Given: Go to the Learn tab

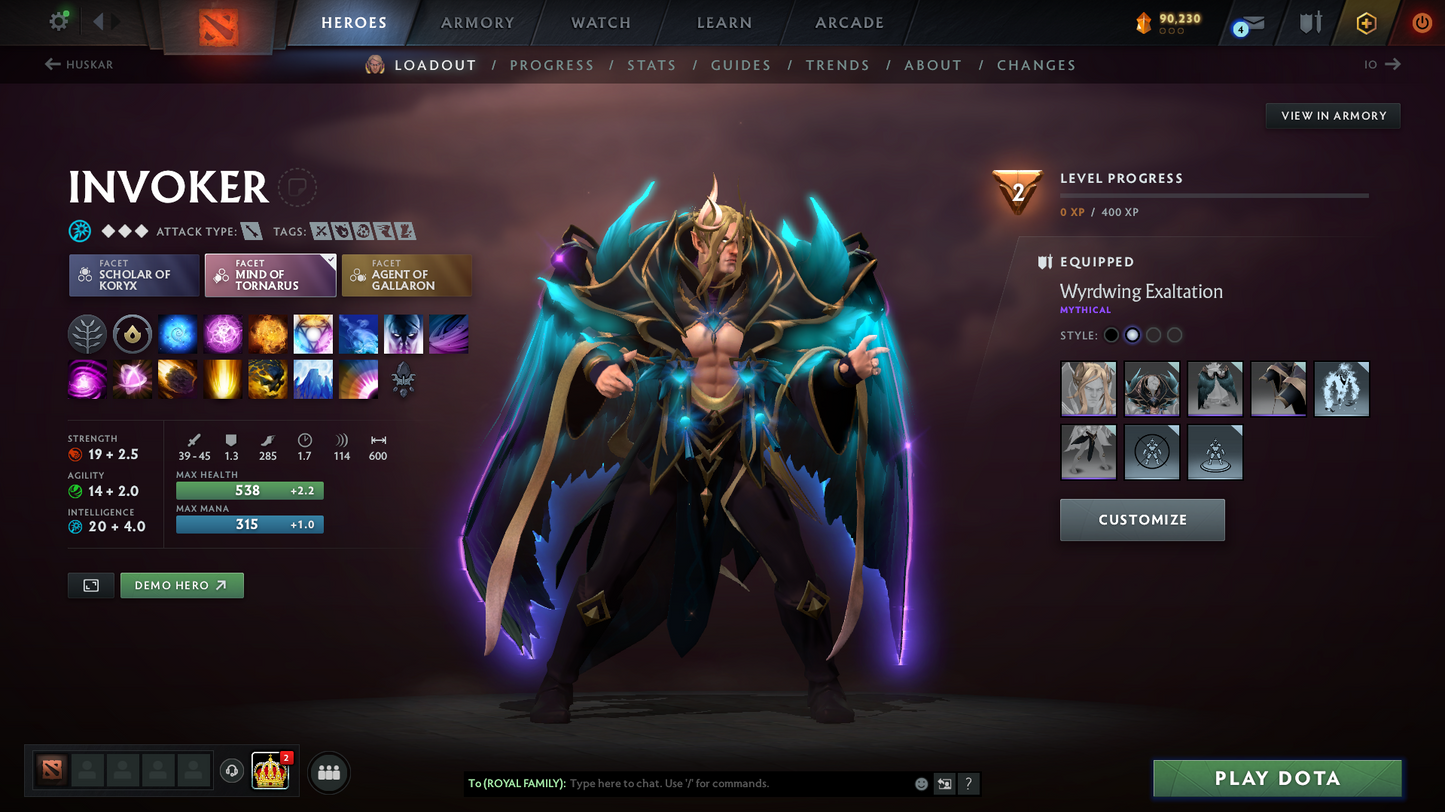Looking at the screenshot, I should 724,23.
